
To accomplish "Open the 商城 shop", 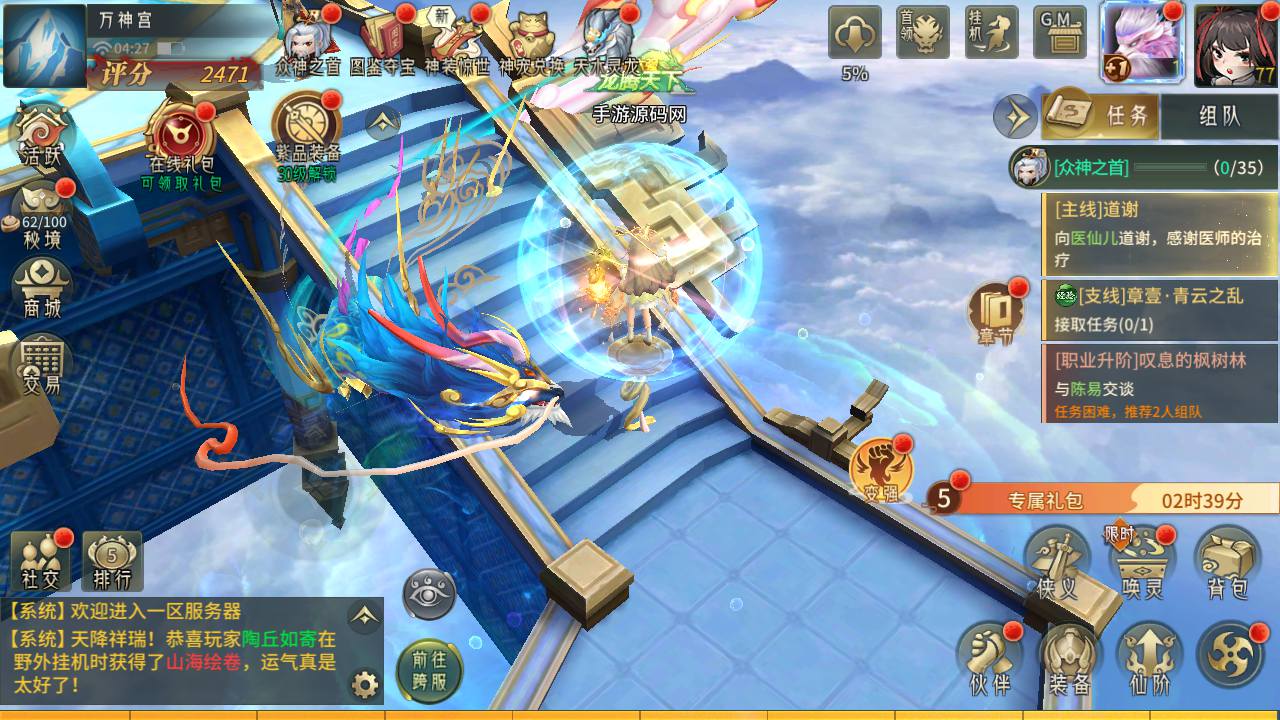I will pos(42,288).
